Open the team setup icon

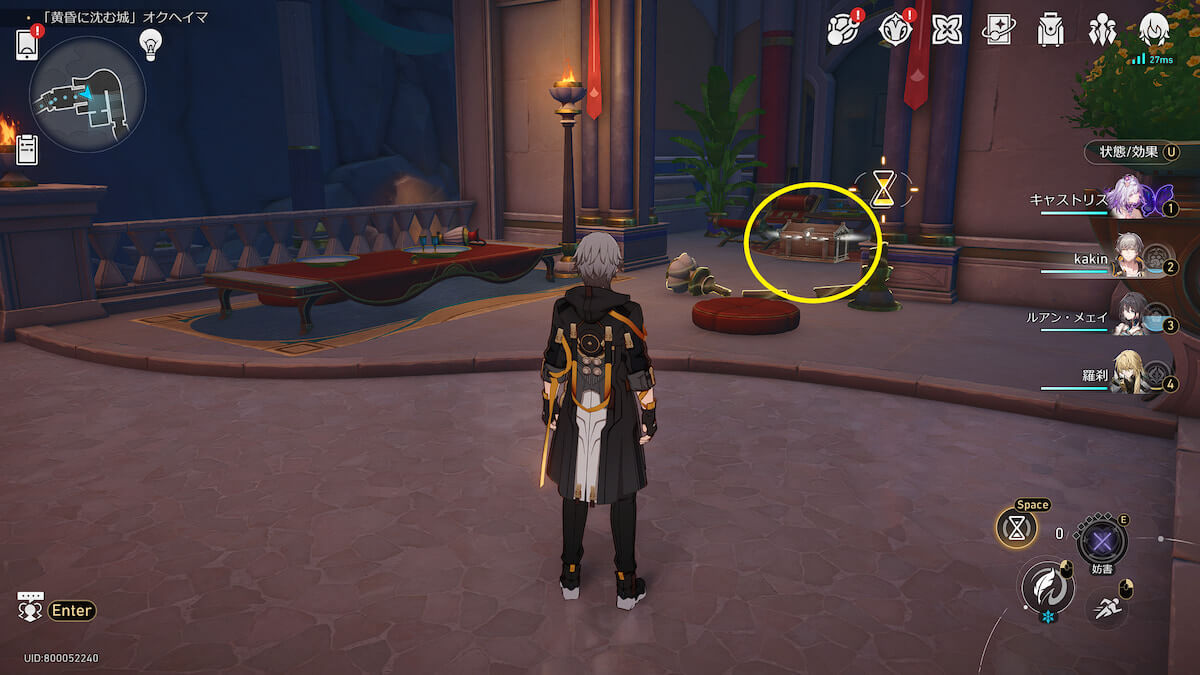[x=1102, y=30]
